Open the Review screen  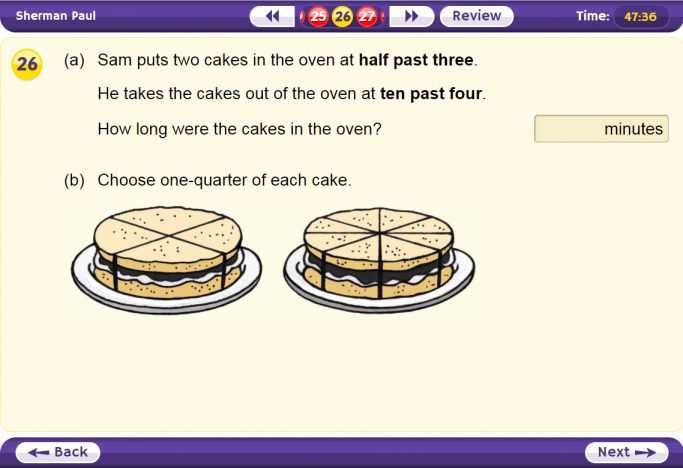pyautogui.click(x=476, y=16)
